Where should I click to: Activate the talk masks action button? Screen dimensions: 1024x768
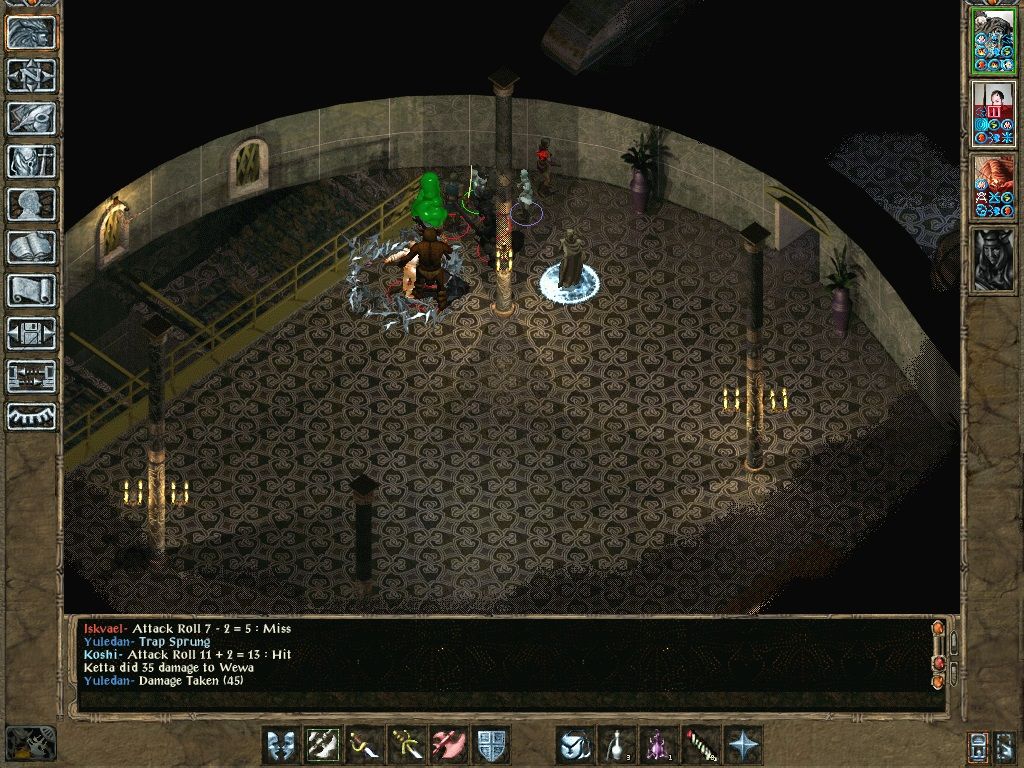281,745
